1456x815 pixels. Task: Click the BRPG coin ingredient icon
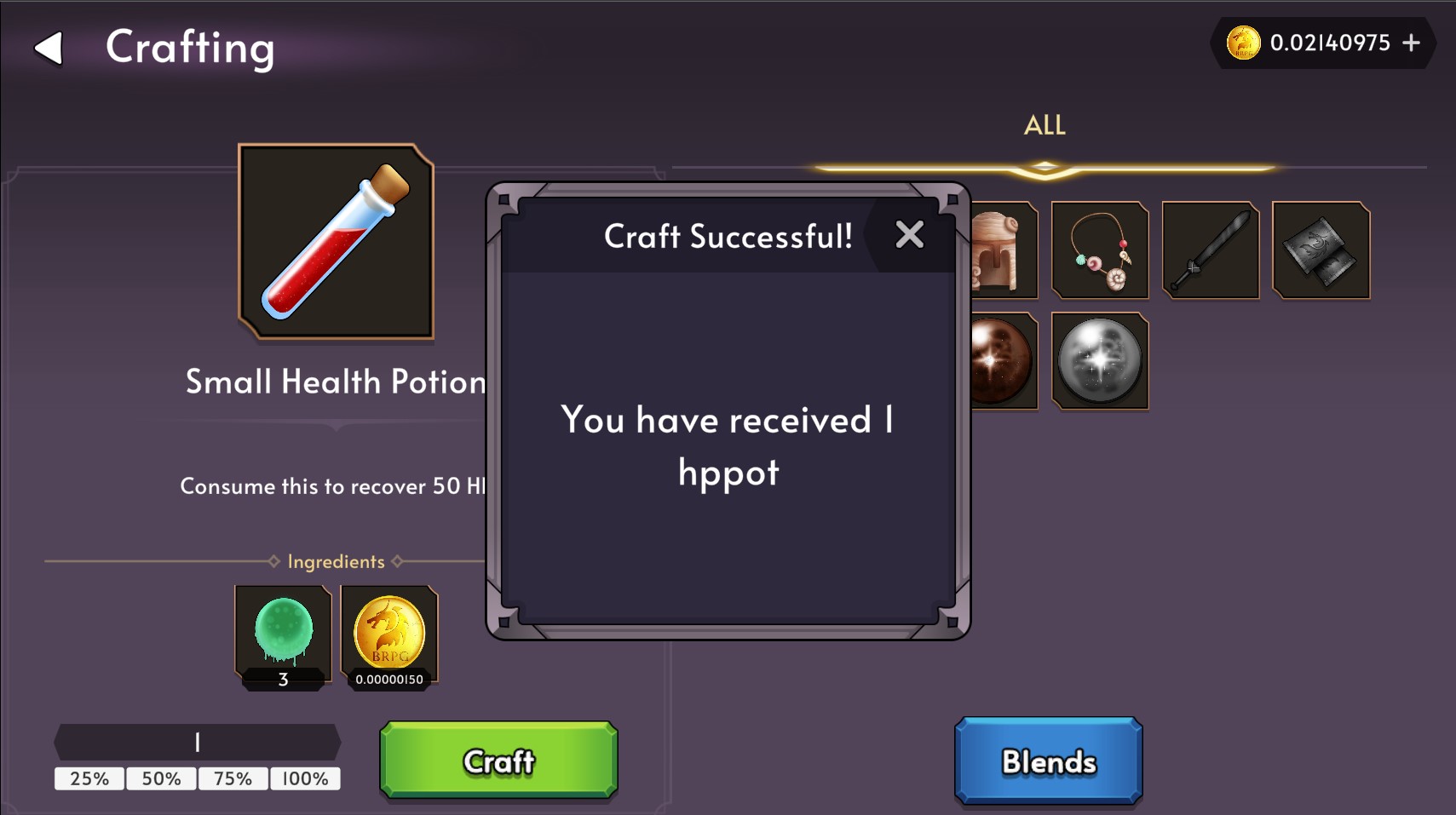tap(388, 634)
